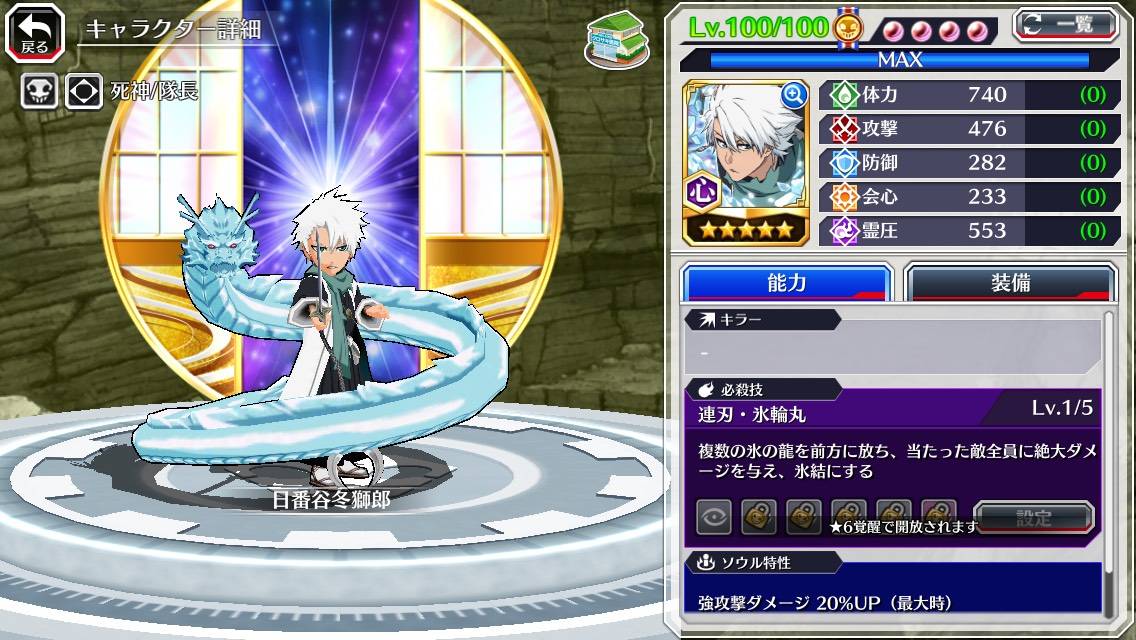
Task: Magnify the Hitsugaya character portrait
Action: [x=794, y=95]
